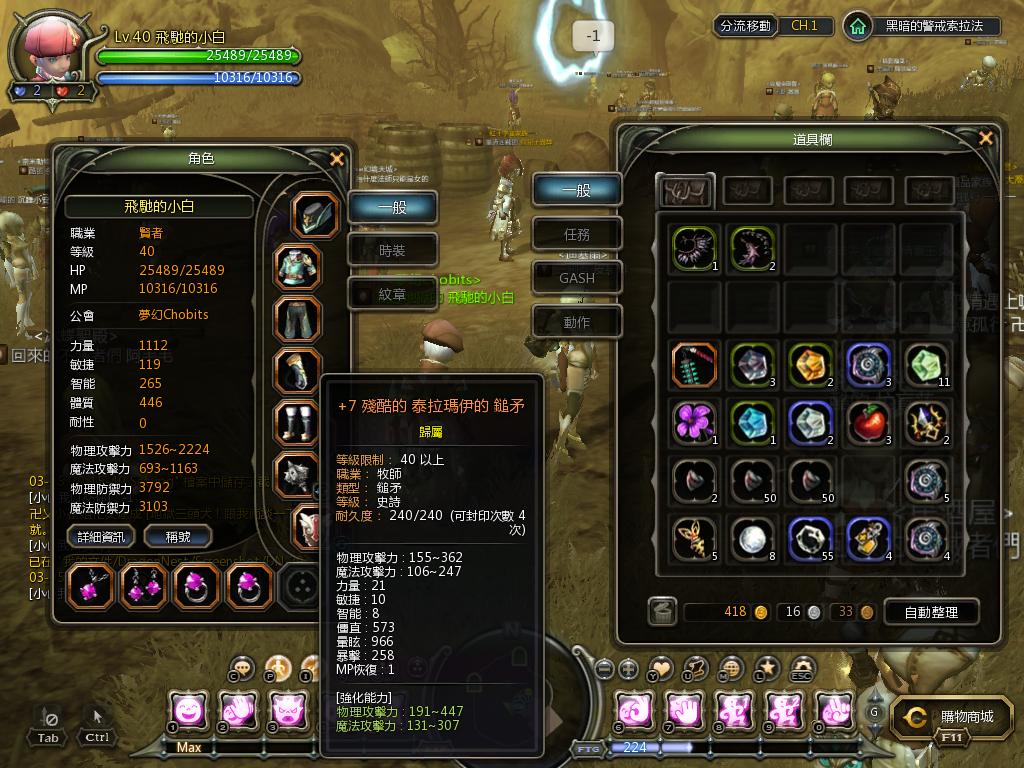The height and width of the screenshot is (768, 1024).
Task: Switch to the 動作 actions tab
Action: 577,322
